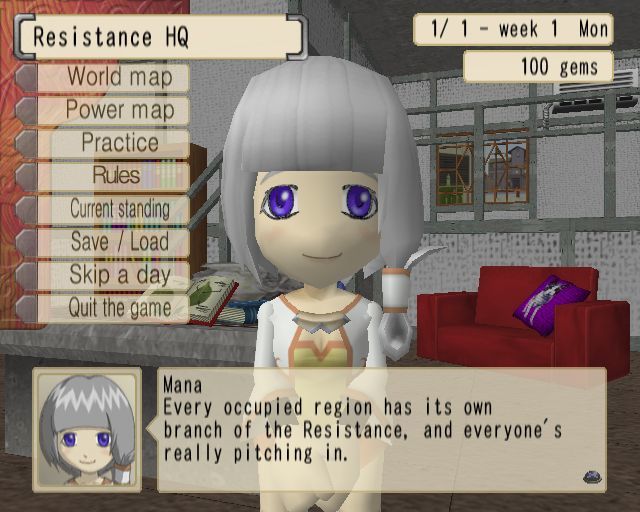640x512 pixels.
Task: Select the Power map entry
Action: (x=119, y=110)
